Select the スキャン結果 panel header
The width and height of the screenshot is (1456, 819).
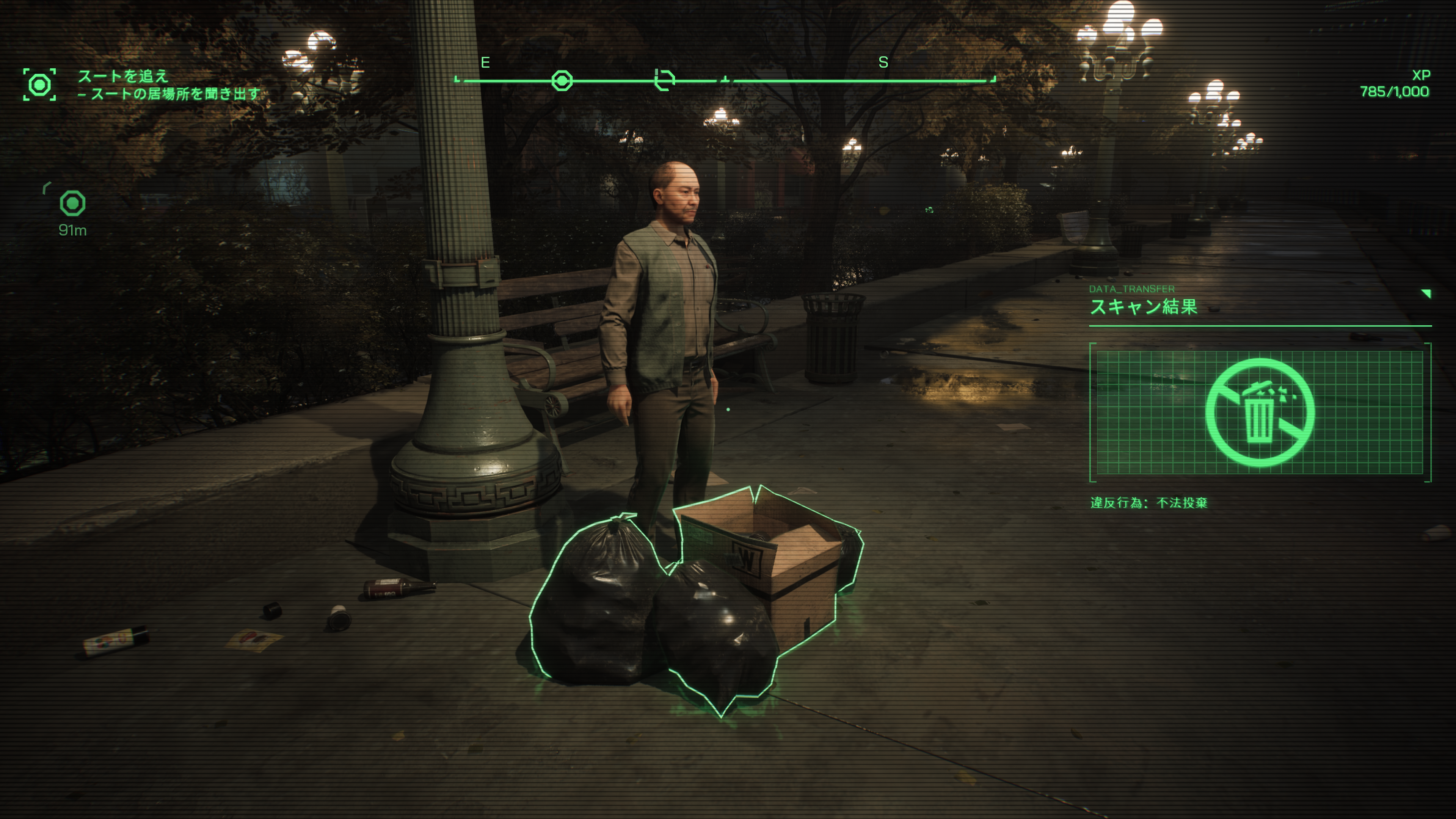click(1144, 307)
